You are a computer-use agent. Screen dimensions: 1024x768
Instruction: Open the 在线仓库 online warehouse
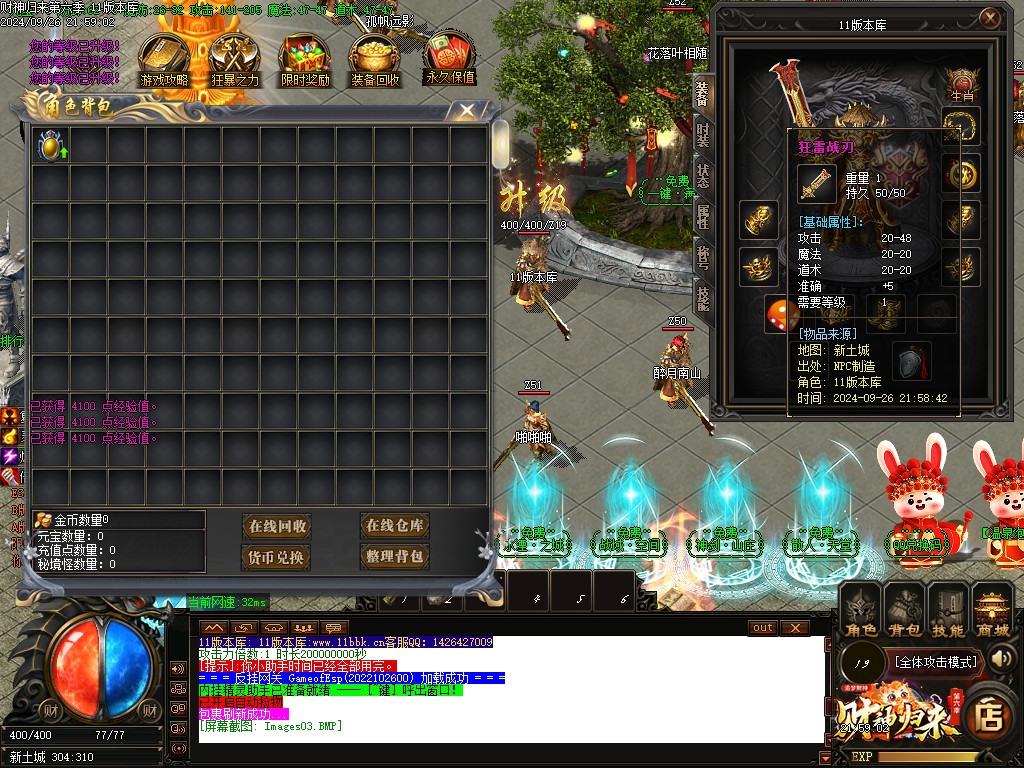click(x=395, y=525)
